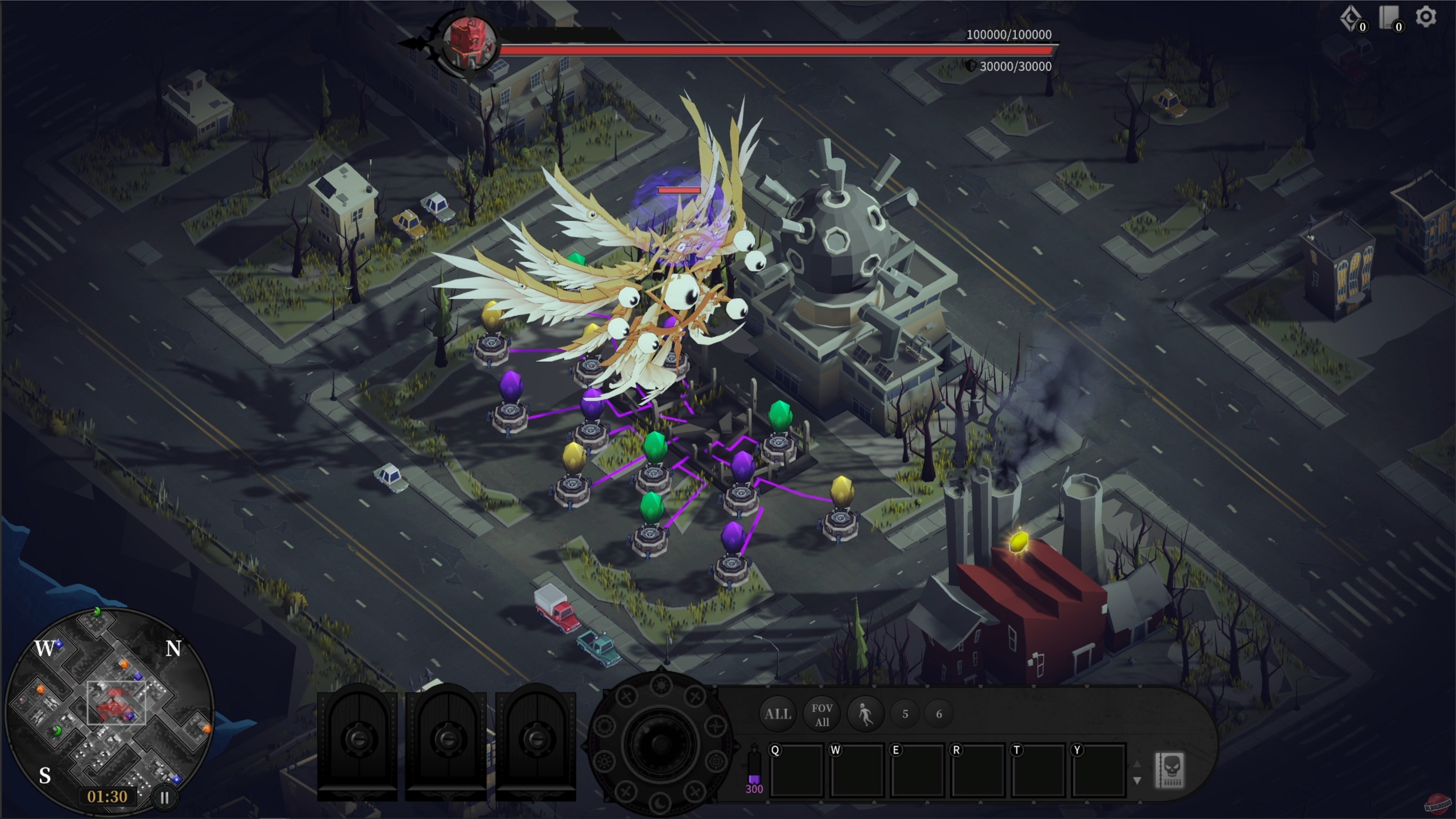Viewport: 1456px width, 819px height.
Task: Open the settings gear menu
Action: click(1426, 17)
